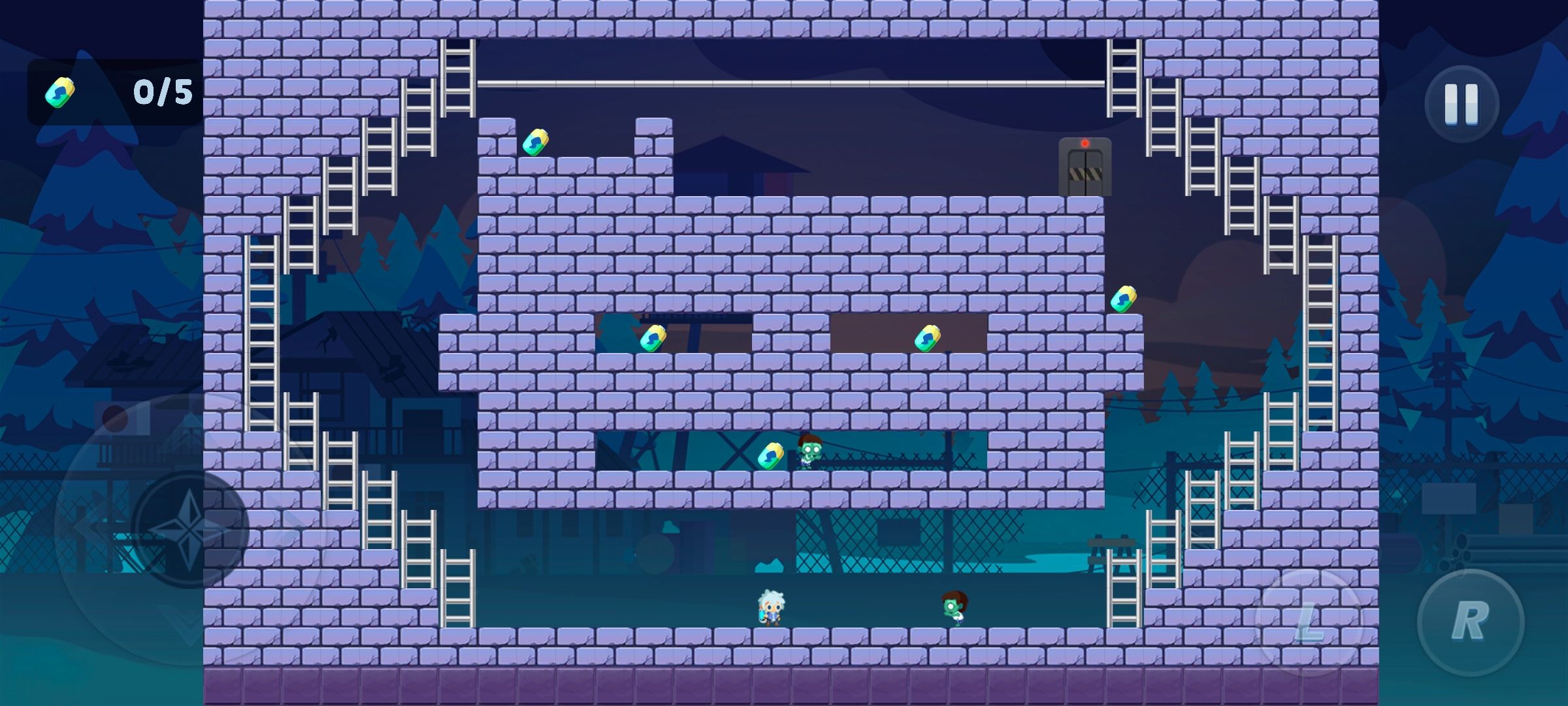Tap the L action button
The image size is (1568, 706).
click(1309, 622)
